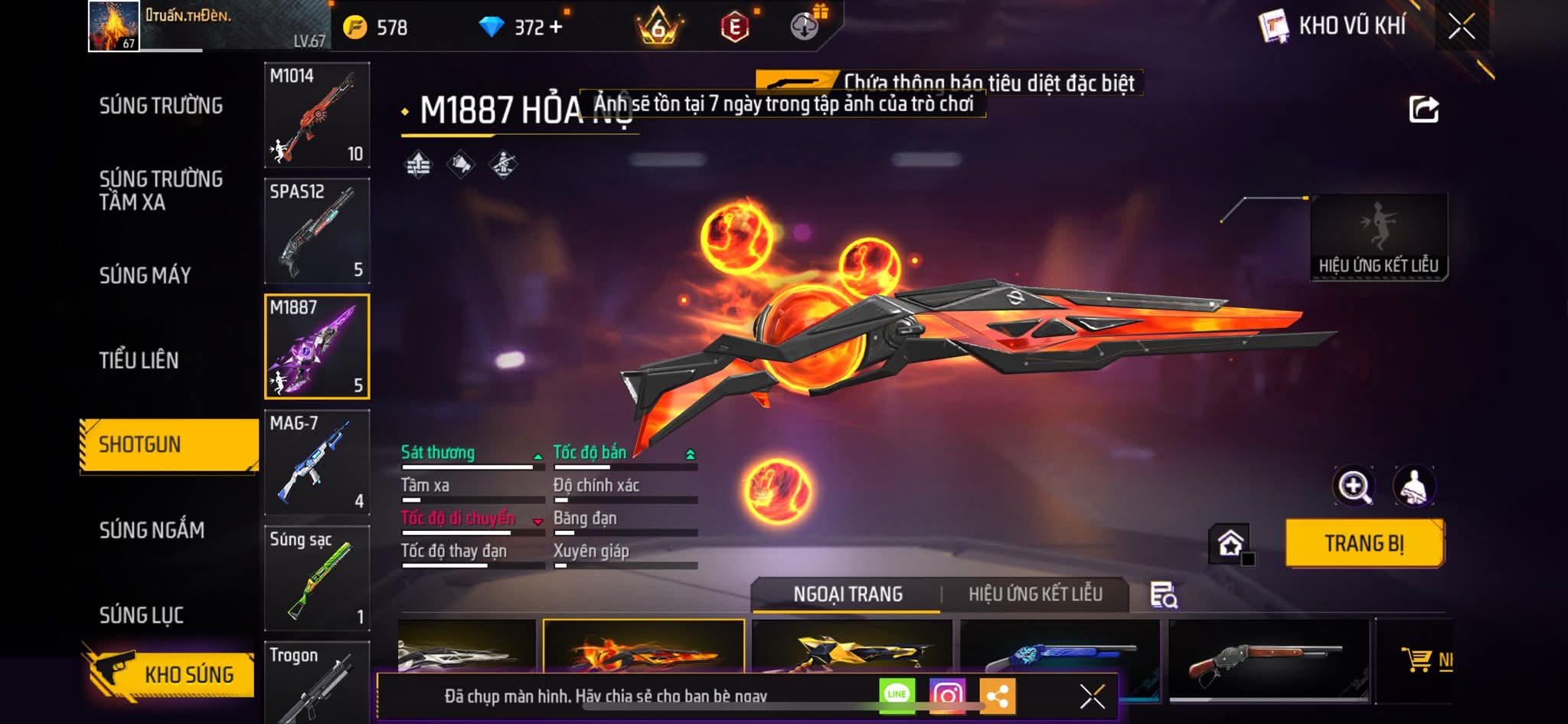
Task: Select the classic wooden shotgun skin thumbnail
Action: (x=1268, y=660)
